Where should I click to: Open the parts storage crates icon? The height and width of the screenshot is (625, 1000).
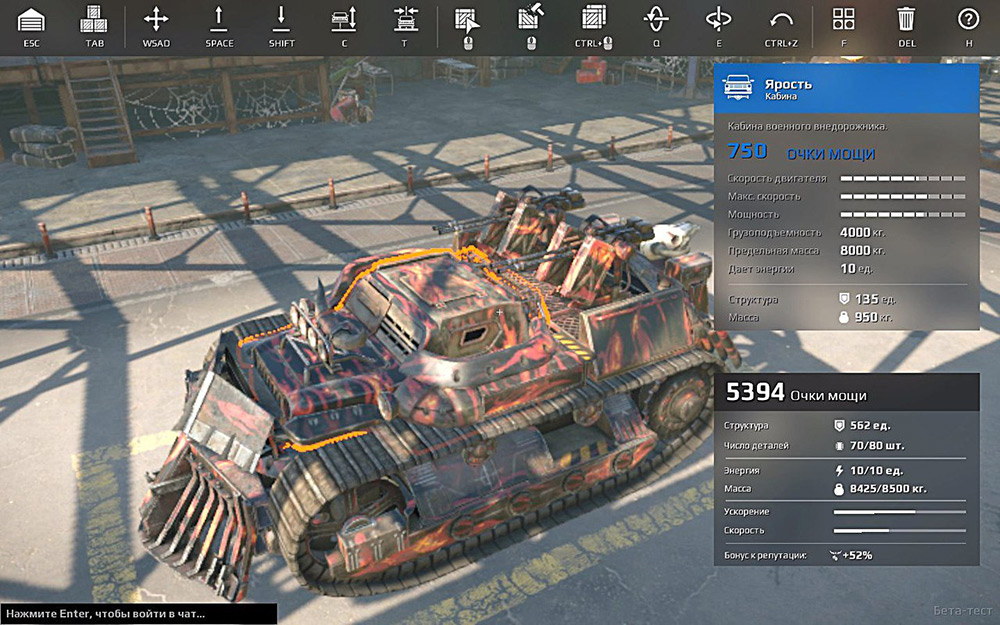(x=95, y=19)
